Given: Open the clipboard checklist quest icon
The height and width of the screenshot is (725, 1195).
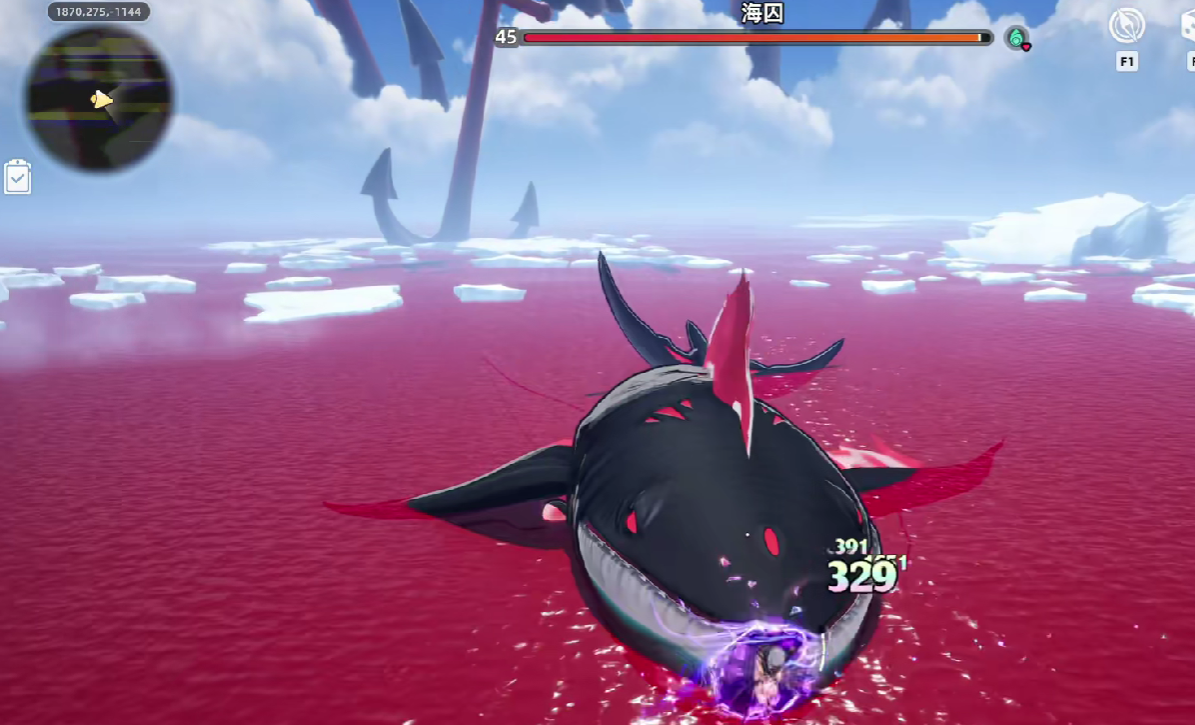Looking at the screenshot, I should [x=18, y=177].
